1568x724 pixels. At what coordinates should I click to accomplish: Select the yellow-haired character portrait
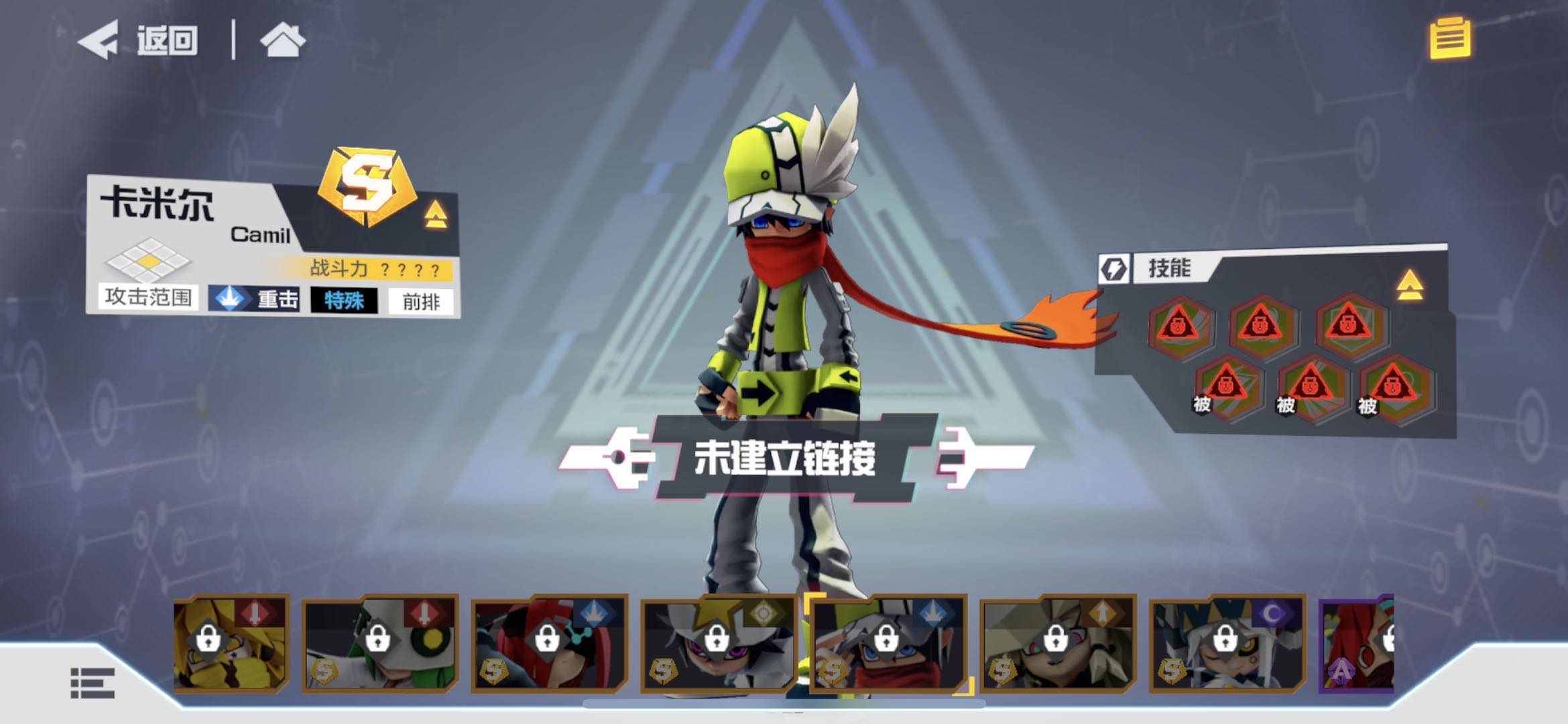pyautogui.click(x=231, y=644)
